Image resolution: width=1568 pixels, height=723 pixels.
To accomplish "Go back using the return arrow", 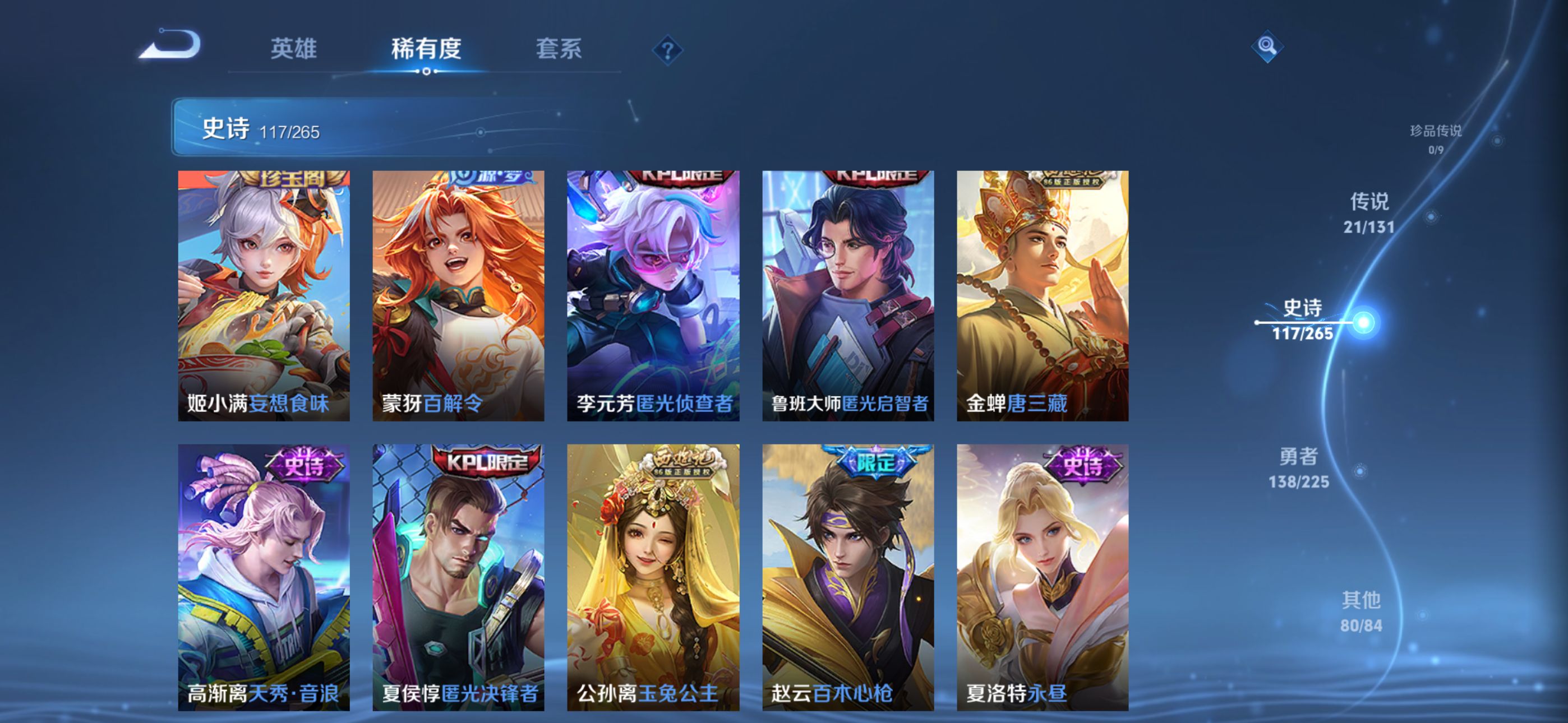I will (x=170, y=45).
